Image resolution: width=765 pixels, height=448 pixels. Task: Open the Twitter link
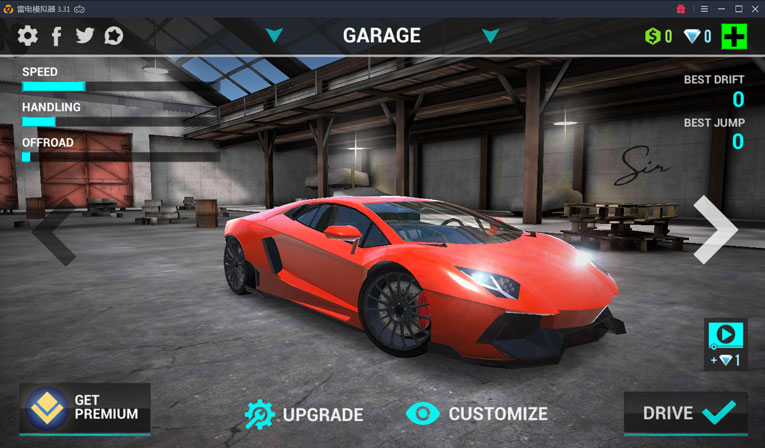[x=85, y=36]
